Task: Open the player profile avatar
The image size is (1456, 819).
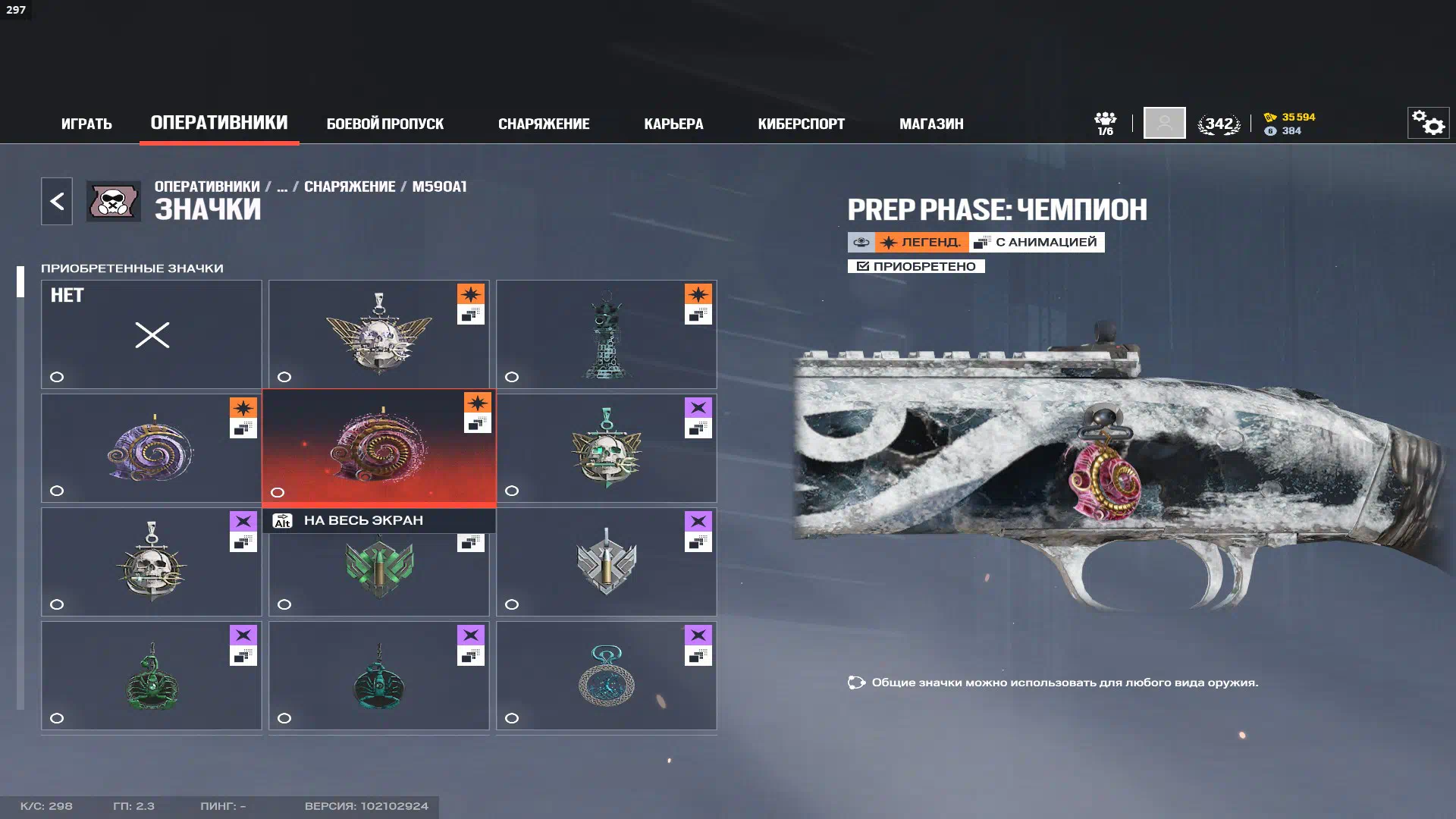Action: pos(1164,123)
